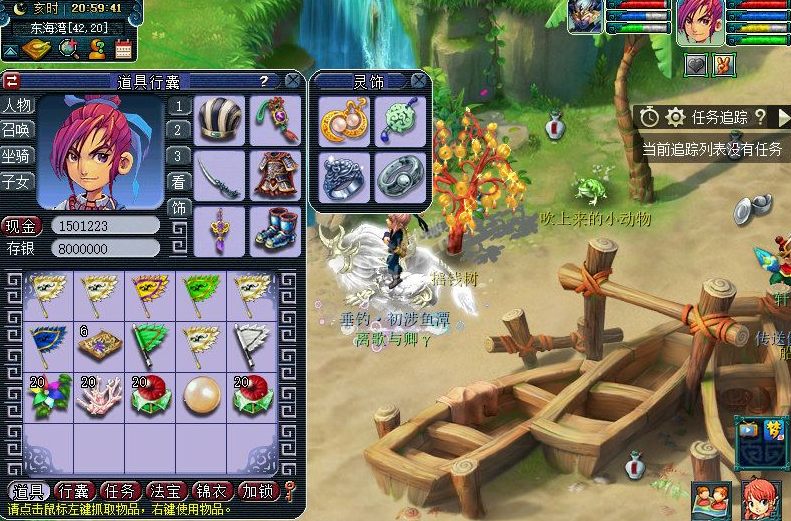
Task: Click the 现金 cash button
Action: [20, 226]
